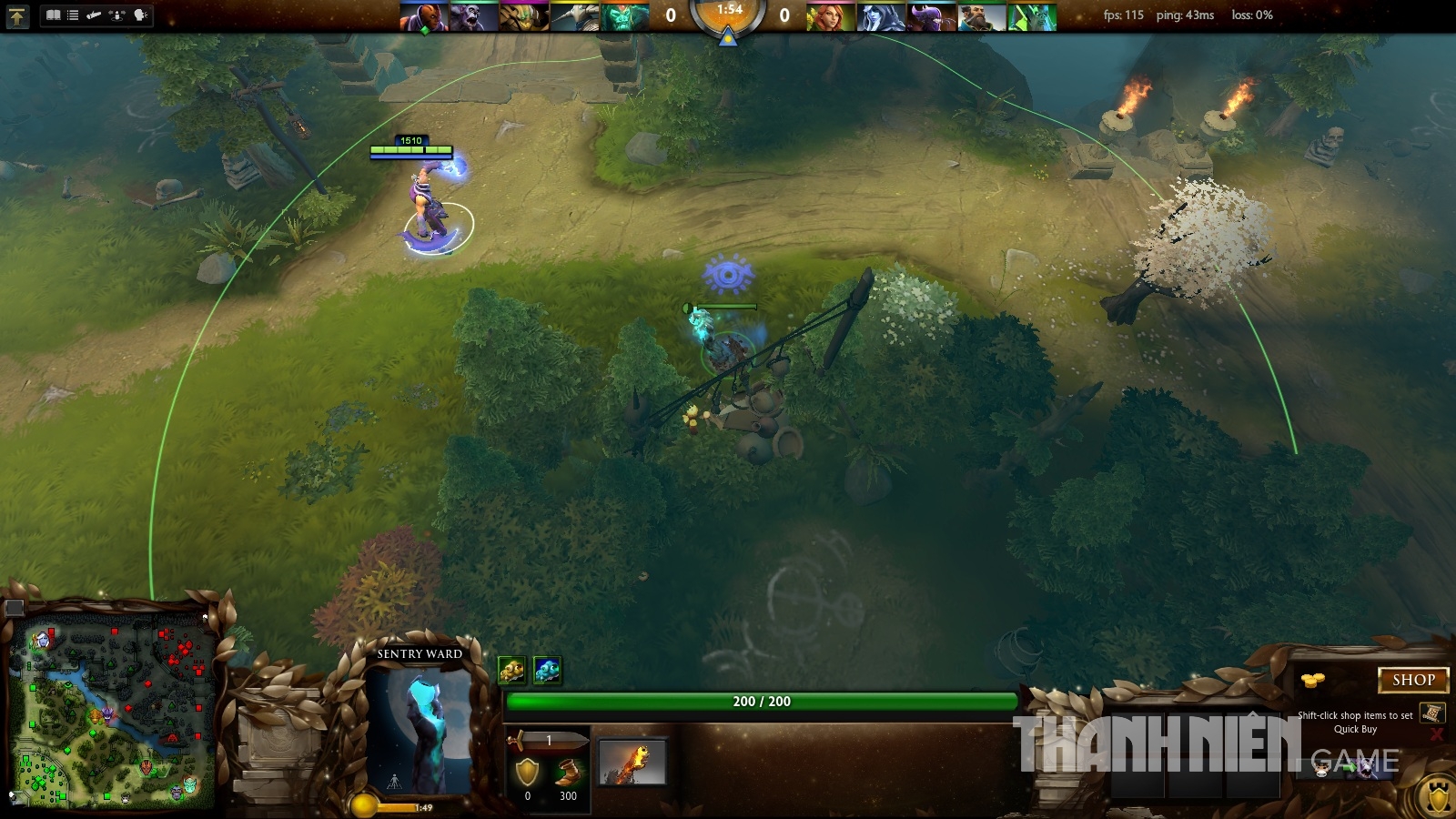The height and width of the screenshot is (819, 1456).
Task: Open the combat log list icon
Action: click(x=73, y=14)
